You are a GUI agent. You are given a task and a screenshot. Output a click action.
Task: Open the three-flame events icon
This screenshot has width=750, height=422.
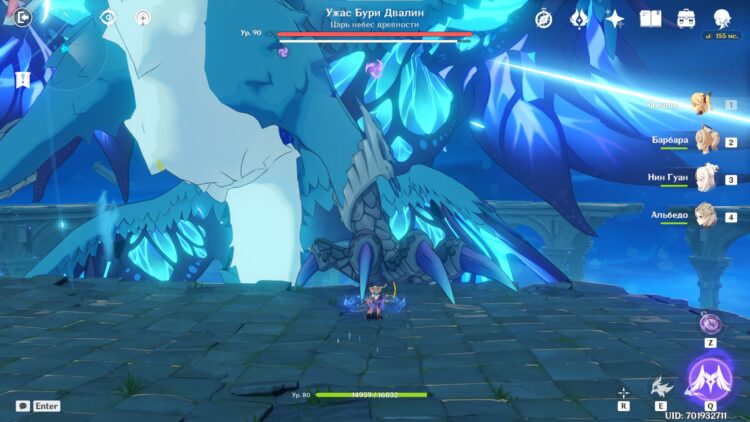(579, 18)
